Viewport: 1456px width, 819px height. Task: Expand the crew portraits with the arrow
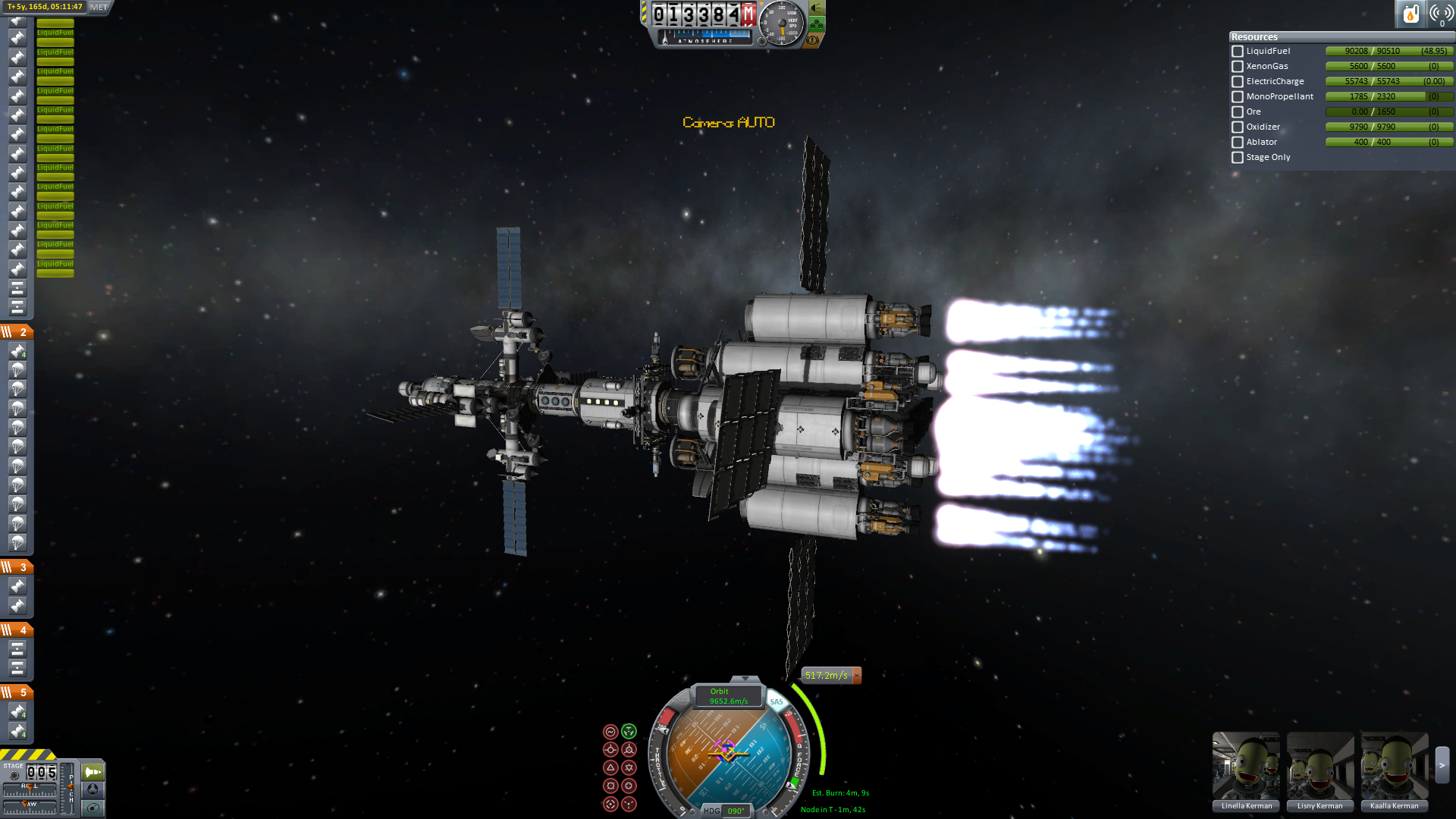point(1442,766)
